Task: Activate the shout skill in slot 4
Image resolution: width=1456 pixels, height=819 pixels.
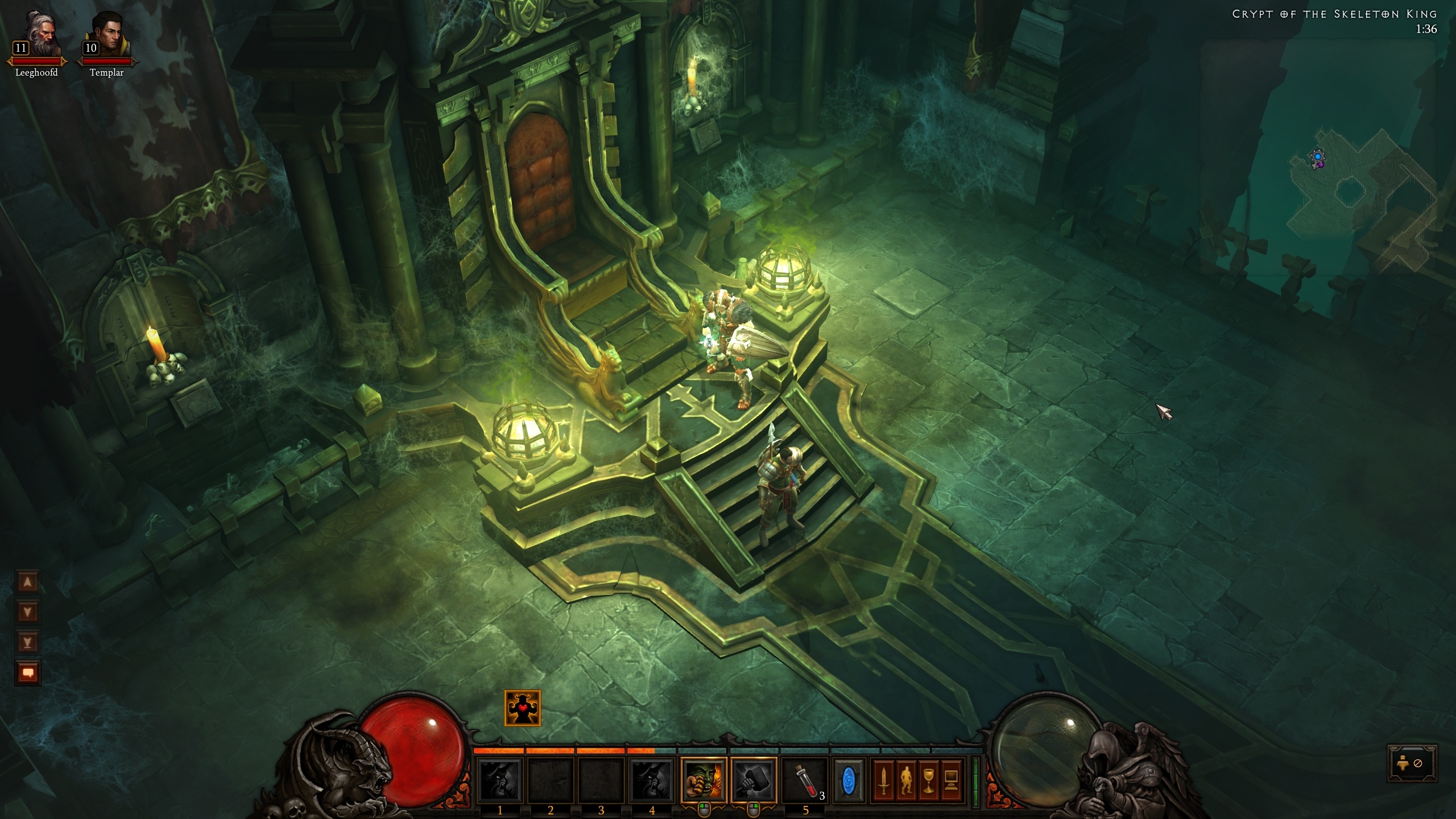Action: 652,780
